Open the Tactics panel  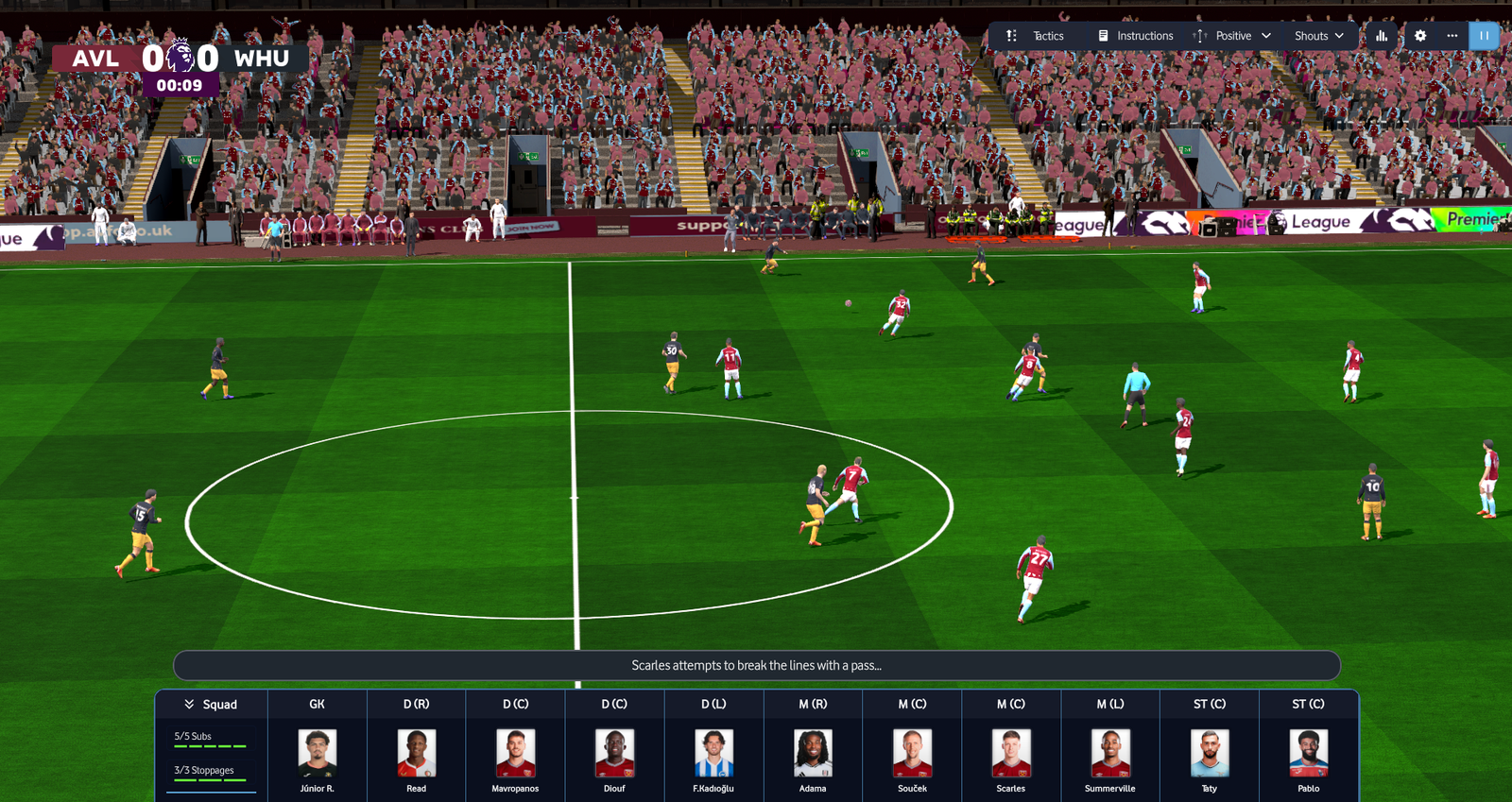point(1036,36)
